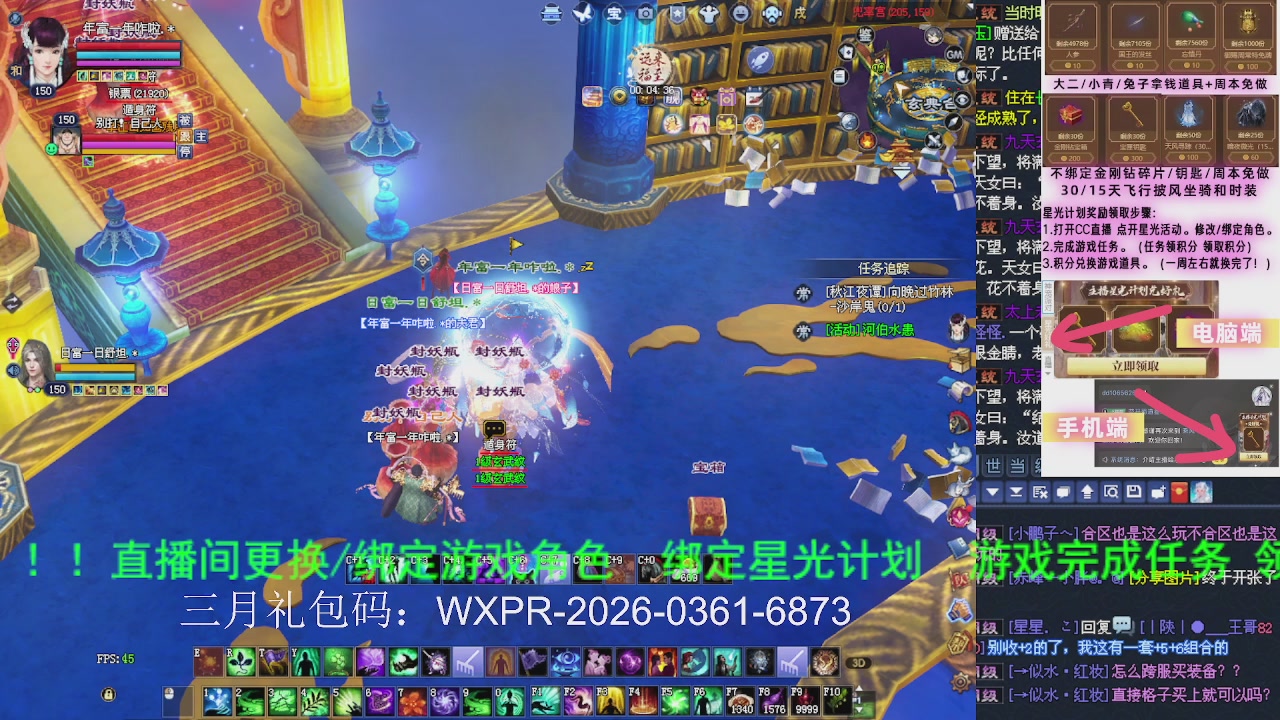
Task: Open the treasure (宝) panel icon
Action: click(x=615, y=14)
